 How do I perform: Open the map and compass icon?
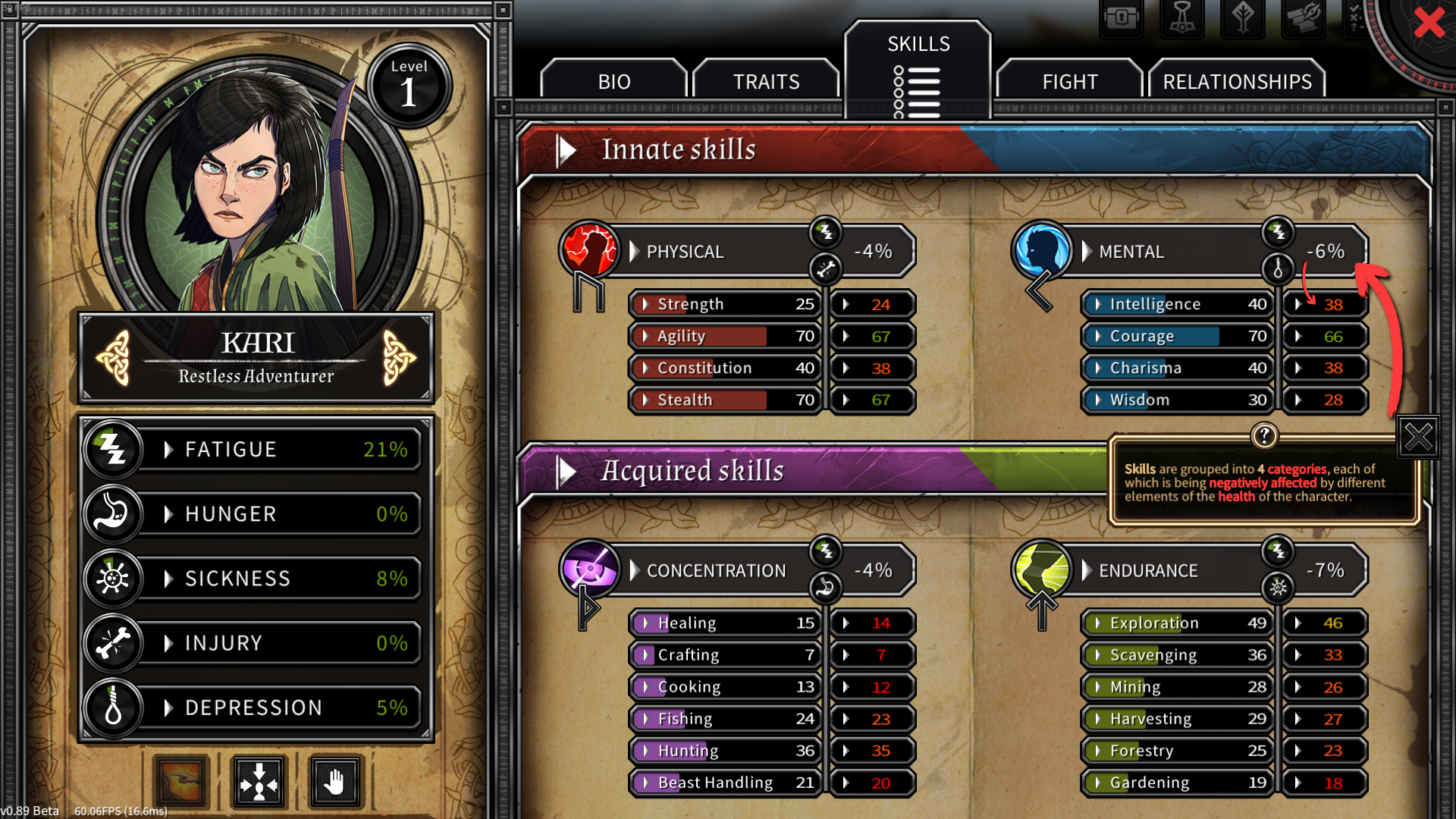point(1303,17)
